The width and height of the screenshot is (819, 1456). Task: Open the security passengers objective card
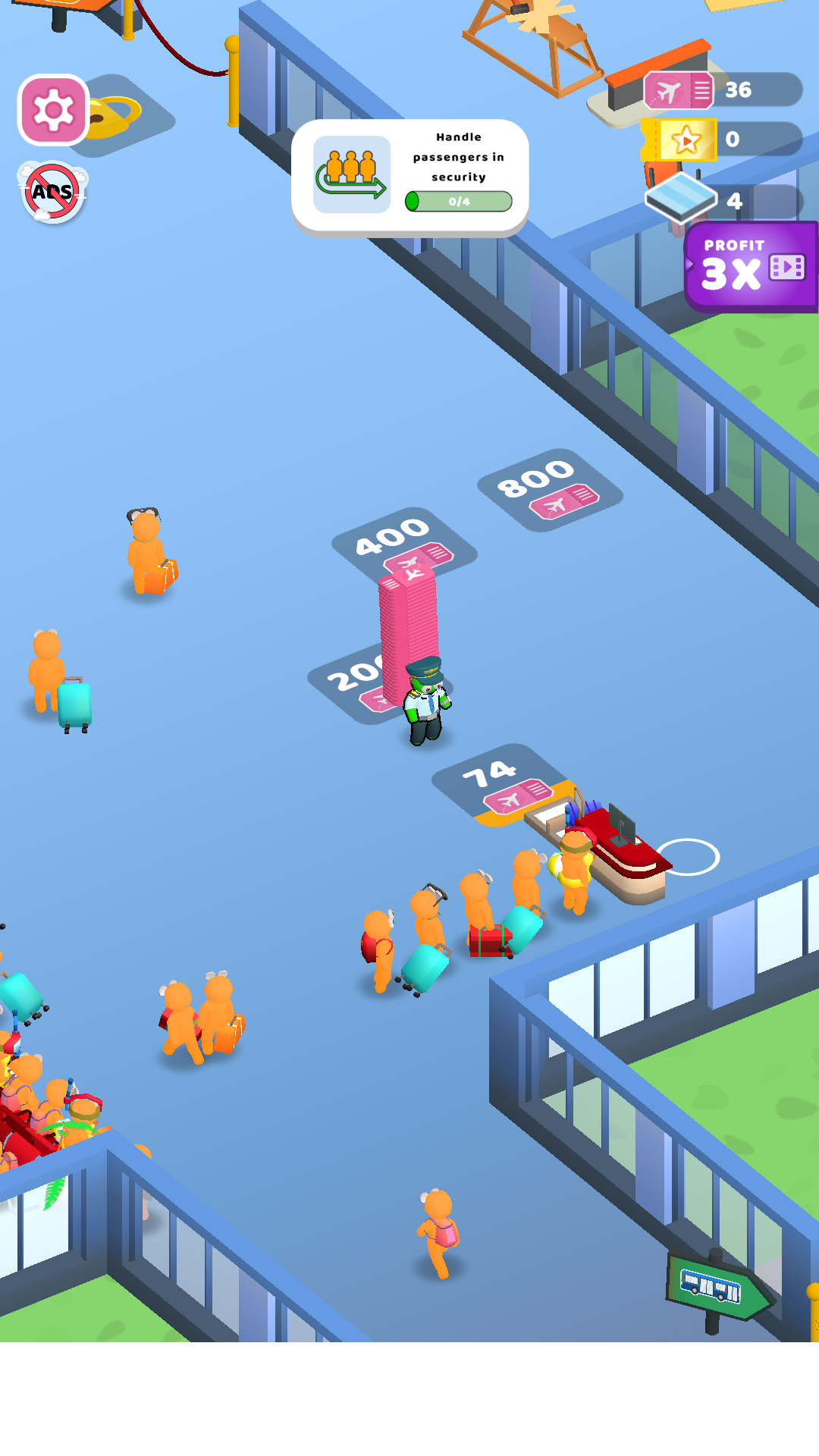(x=409, y=176)
